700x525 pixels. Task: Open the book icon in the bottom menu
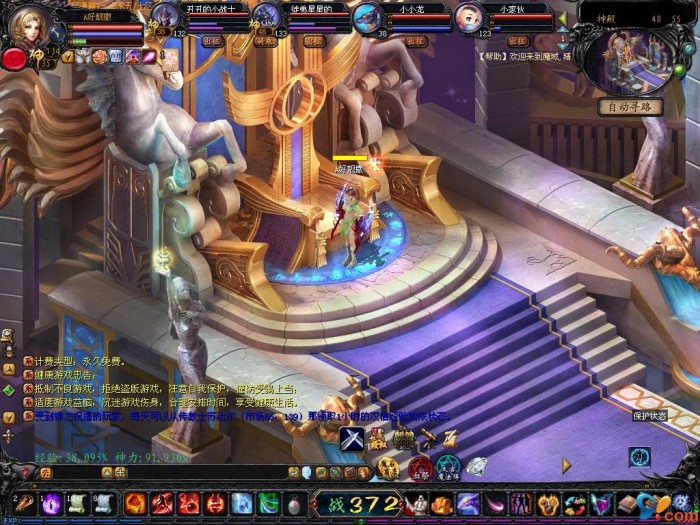click(626, 502)
